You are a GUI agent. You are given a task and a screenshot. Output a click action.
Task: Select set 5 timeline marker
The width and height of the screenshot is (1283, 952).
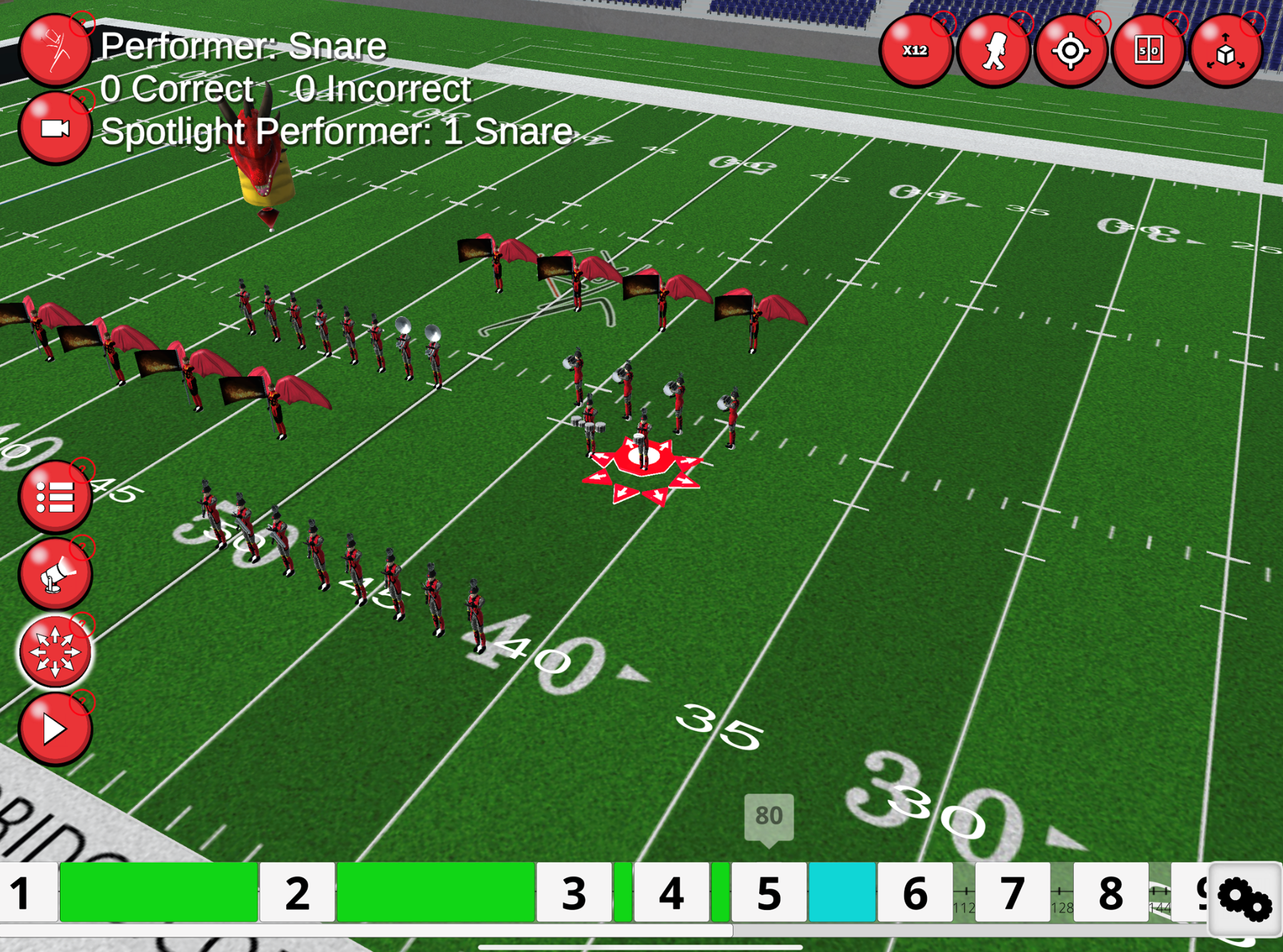tap(769, 892)
